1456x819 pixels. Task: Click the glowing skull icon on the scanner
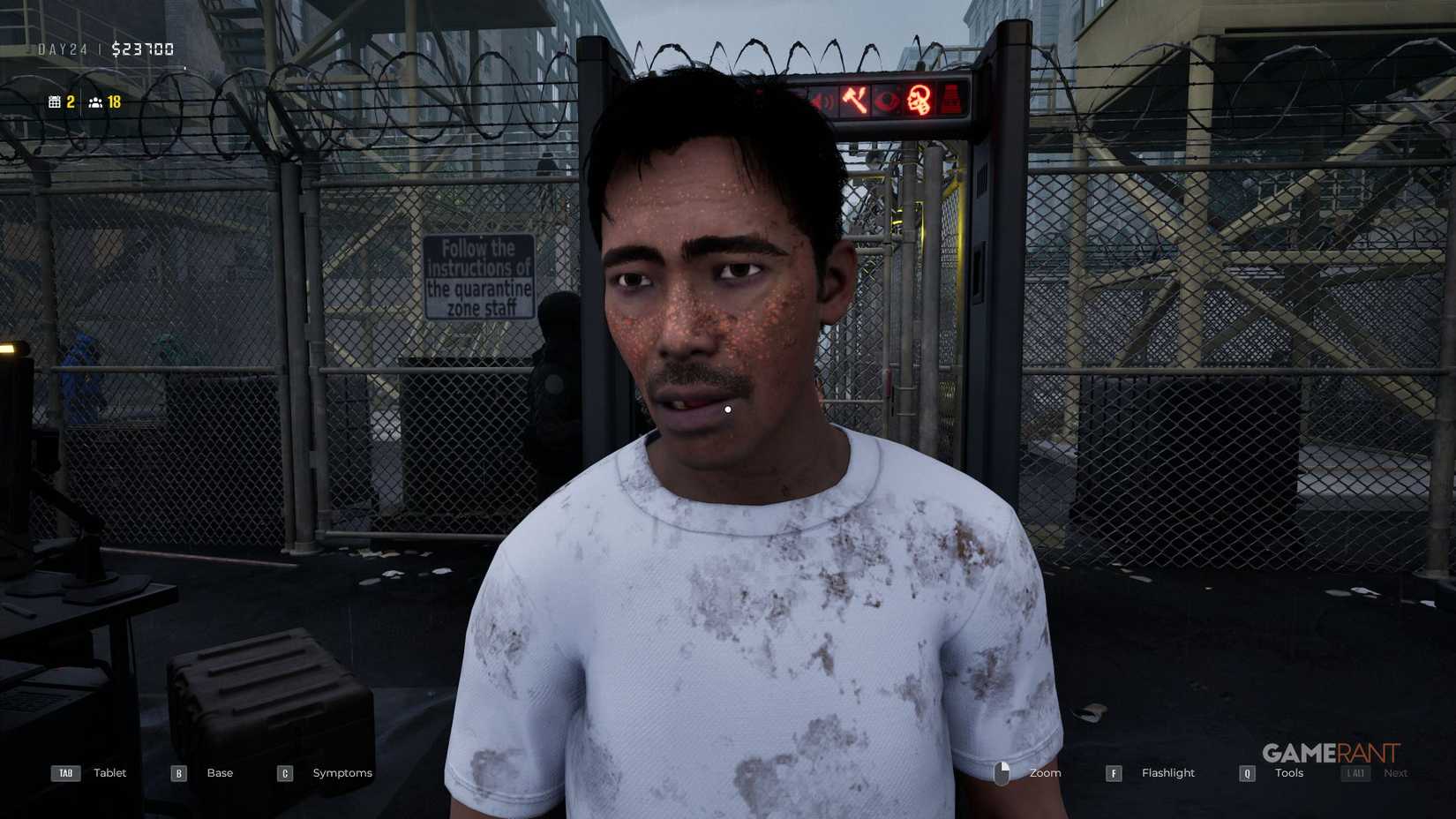coord(919,99)
